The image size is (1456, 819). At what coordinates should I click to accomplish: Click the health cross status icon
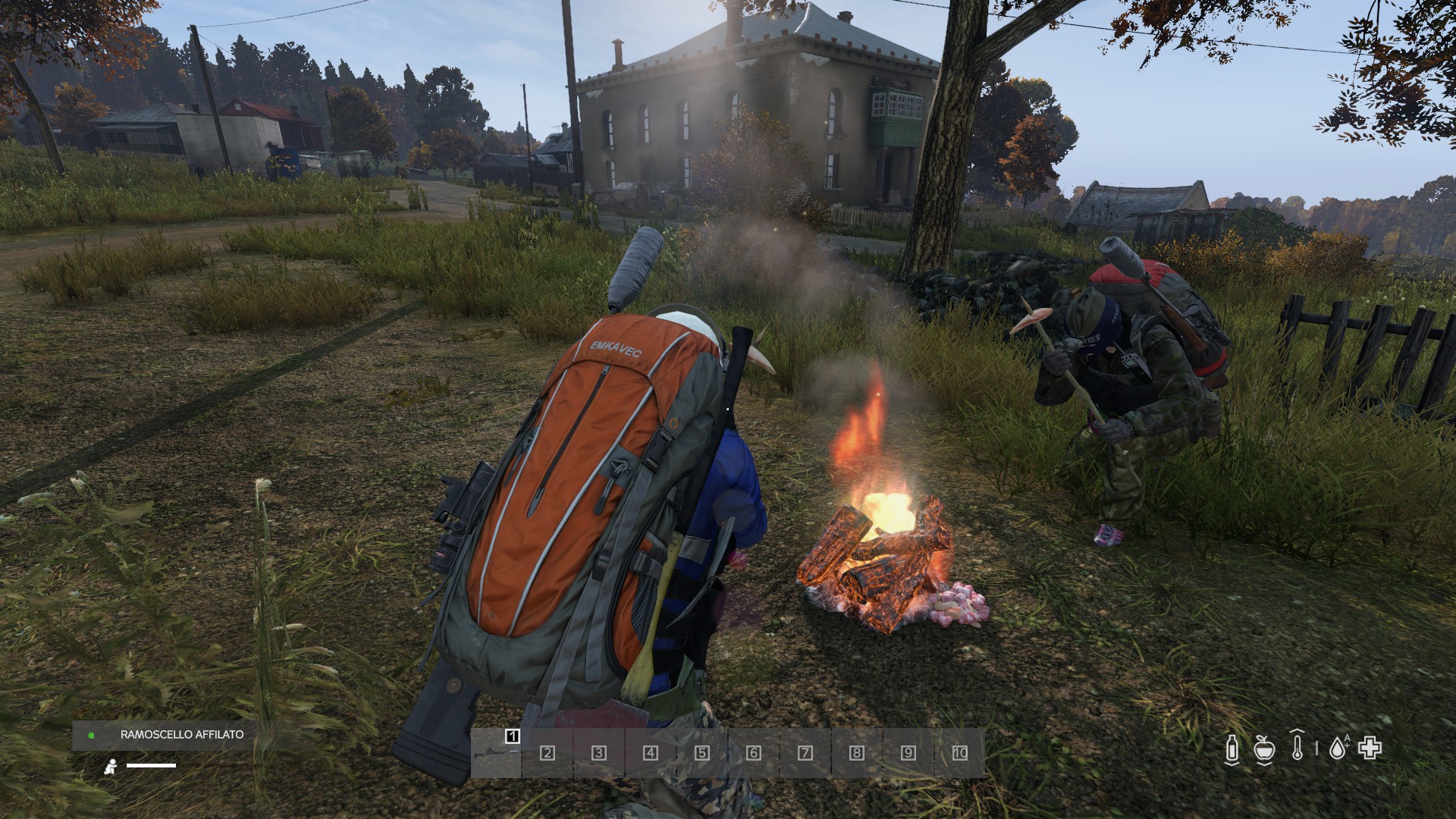1370,748
